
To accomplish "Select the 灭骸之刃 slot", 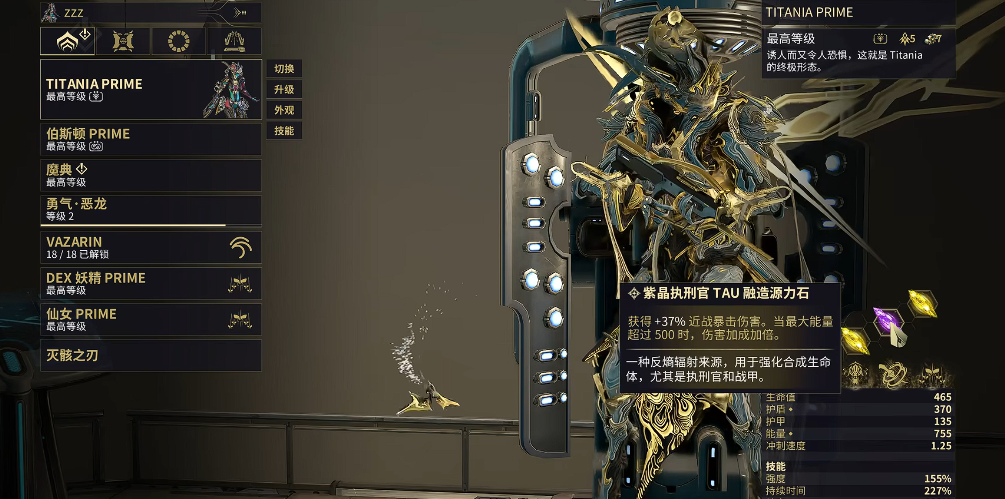I will [150, 355].
